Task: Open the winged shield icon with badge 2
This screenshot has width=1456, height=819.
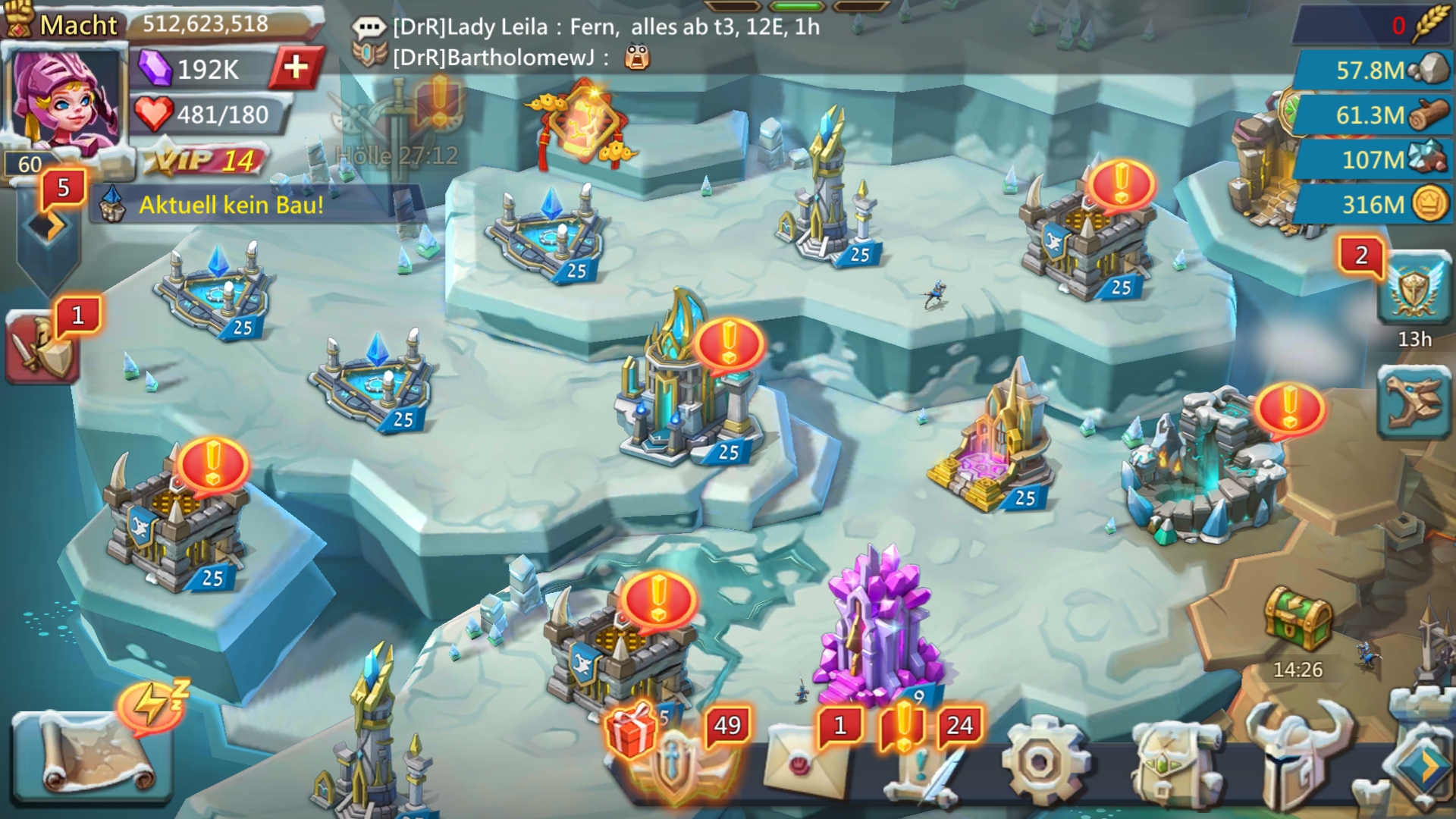Action: (1413, 288)
